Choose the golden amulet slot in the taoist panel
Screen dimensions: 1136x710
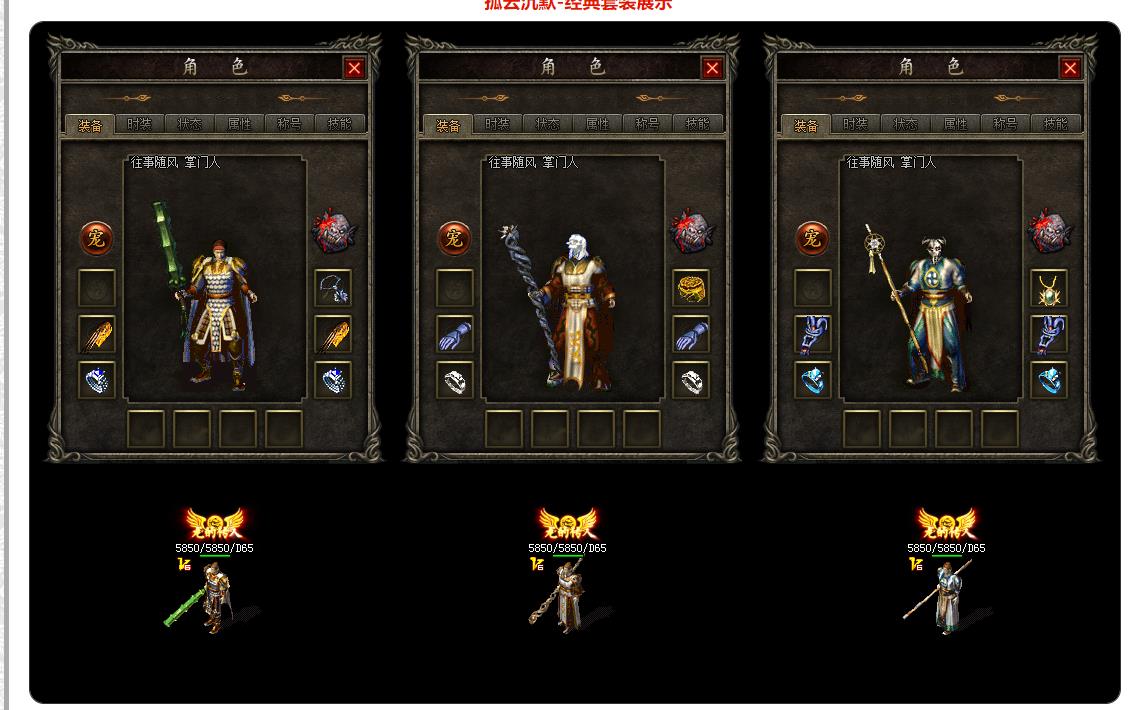pos(1049,288)
